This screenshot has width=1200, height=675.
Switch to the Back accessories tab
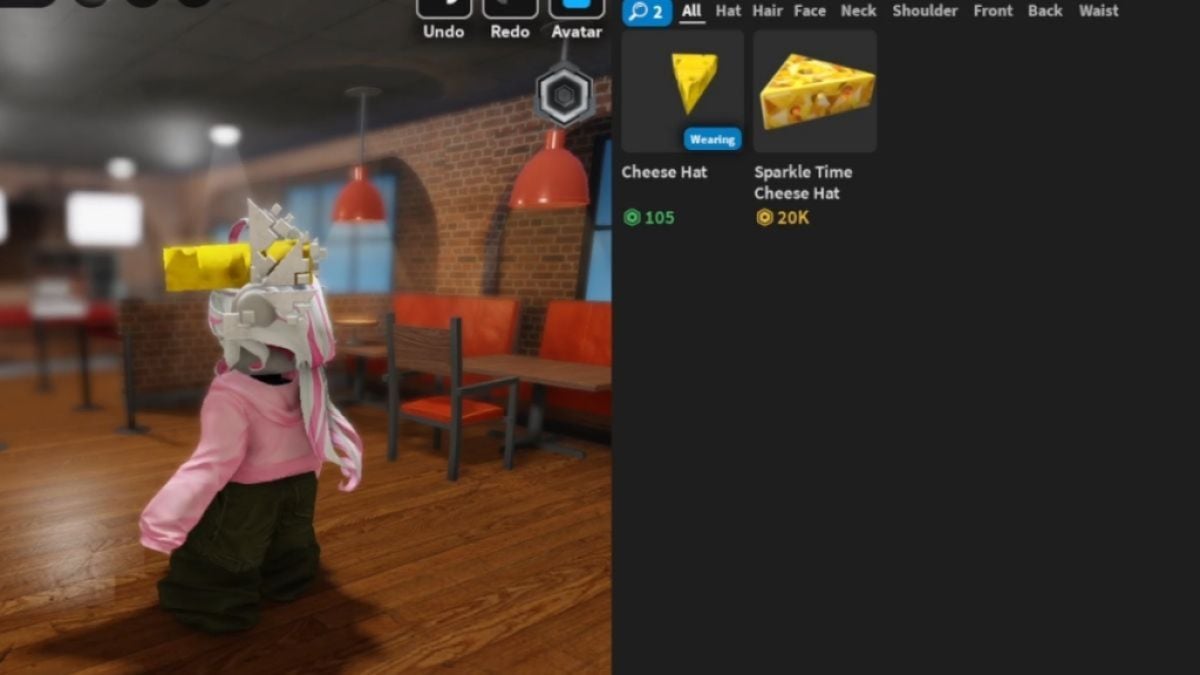[1045, 12]
